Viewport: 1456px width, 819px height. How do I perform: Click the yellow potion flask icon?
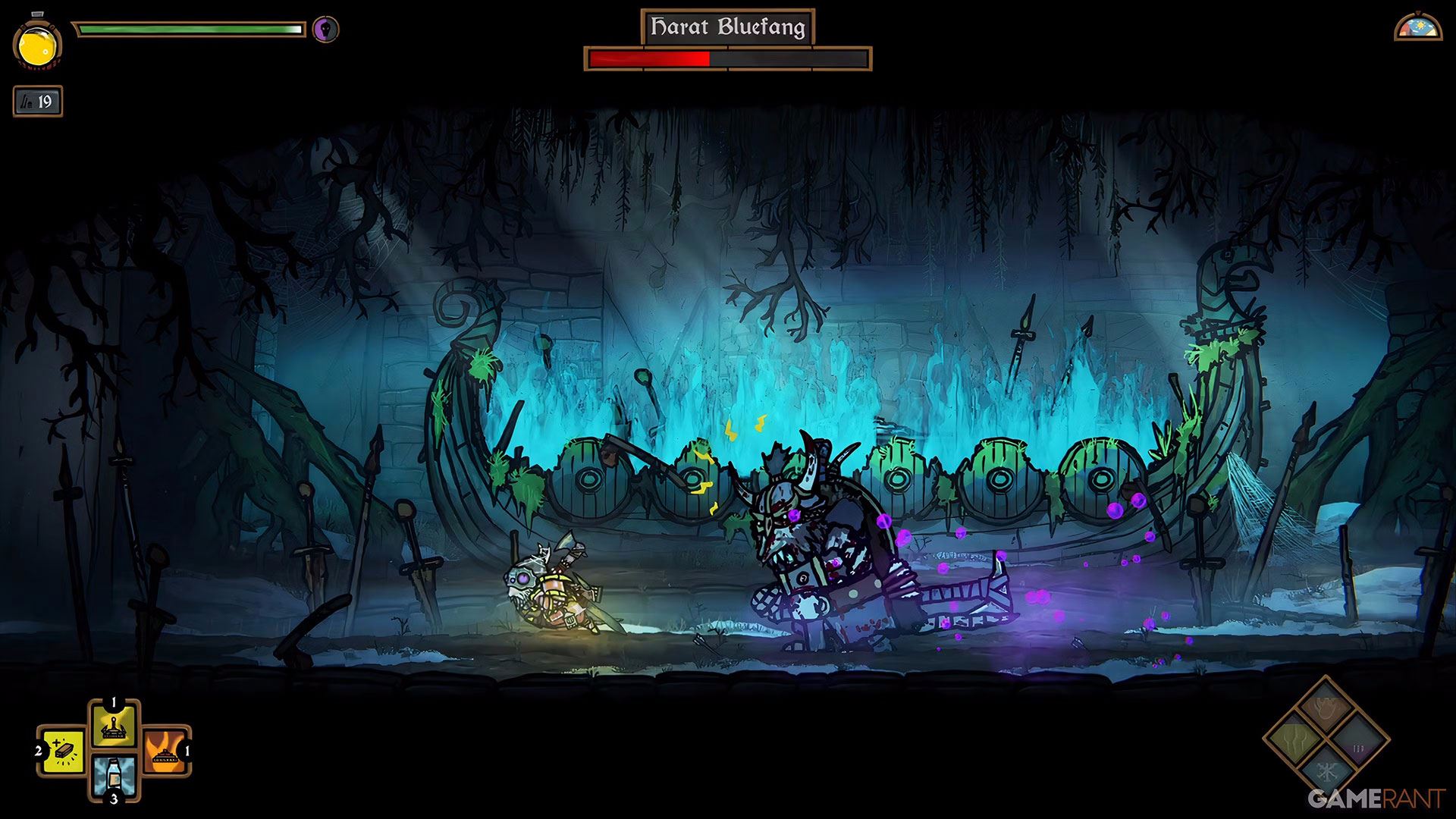pyautogui.click(x=36, y=45)
